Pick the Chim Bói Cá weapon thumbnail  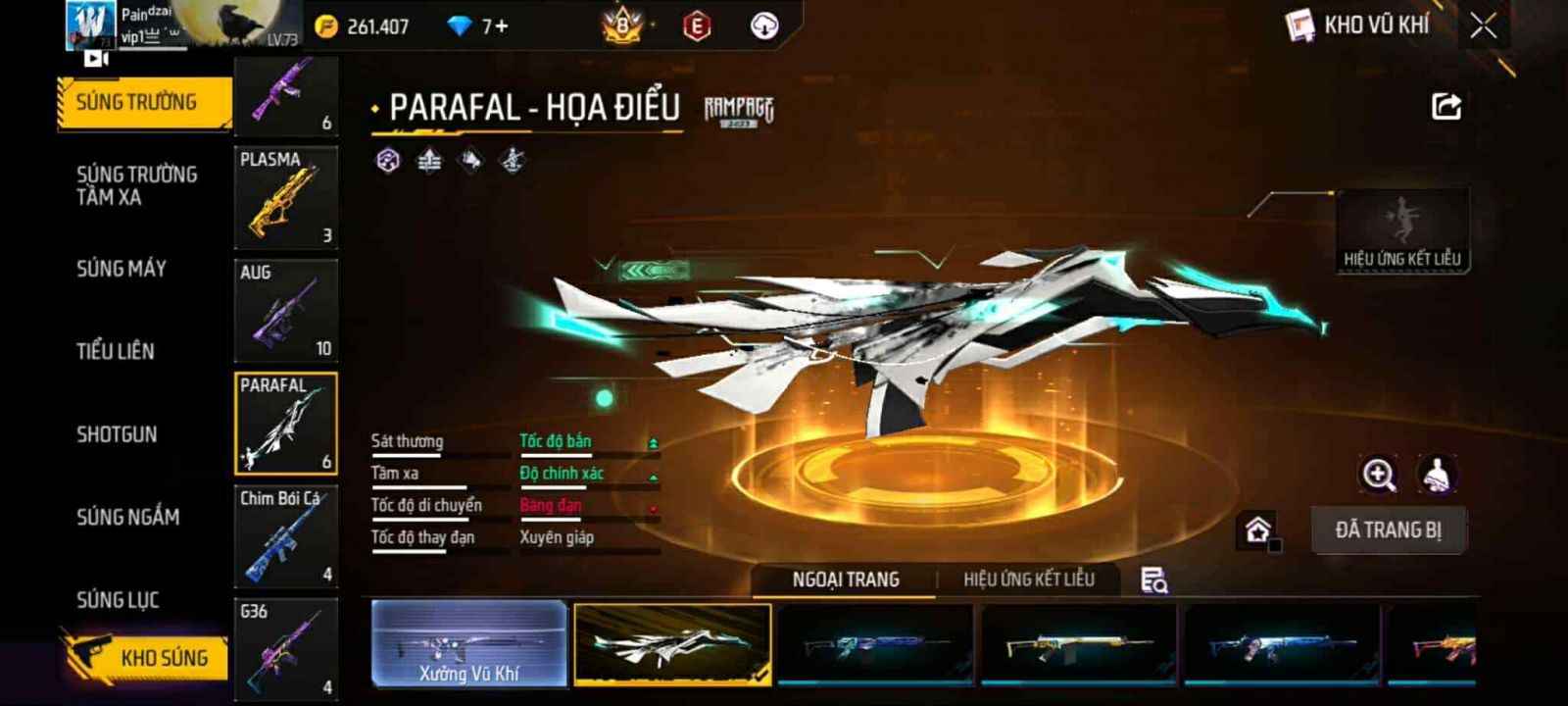[x=285, y=536]
